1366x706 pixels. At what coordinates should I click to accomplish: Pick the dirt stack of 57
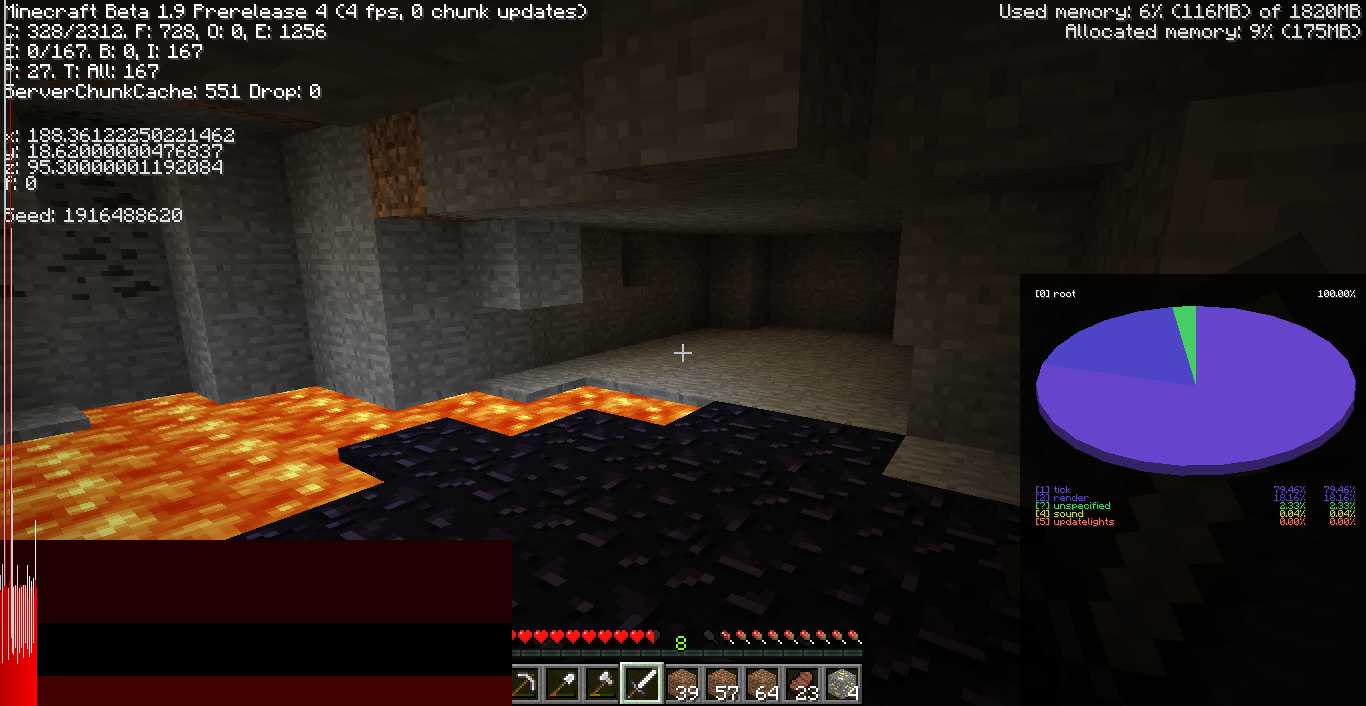(x=722, y=684)
